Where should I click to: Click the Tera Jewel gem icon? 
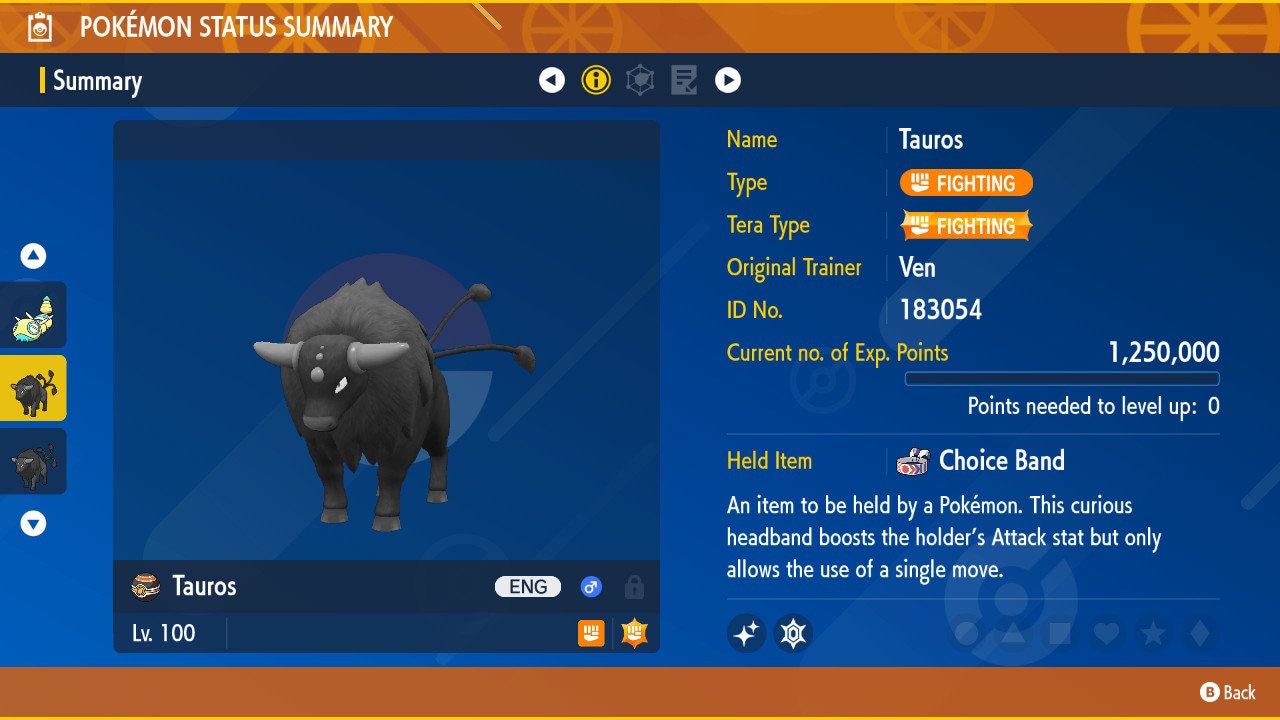(791, 633)
